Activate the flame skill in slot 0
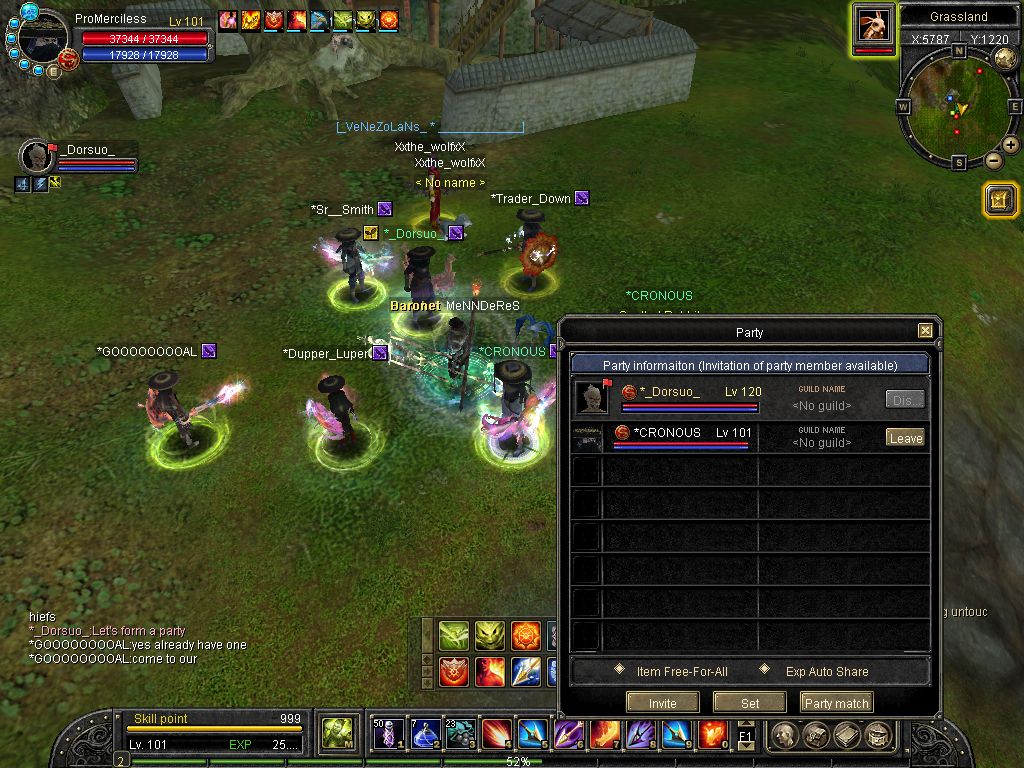 tap(713, 735)
